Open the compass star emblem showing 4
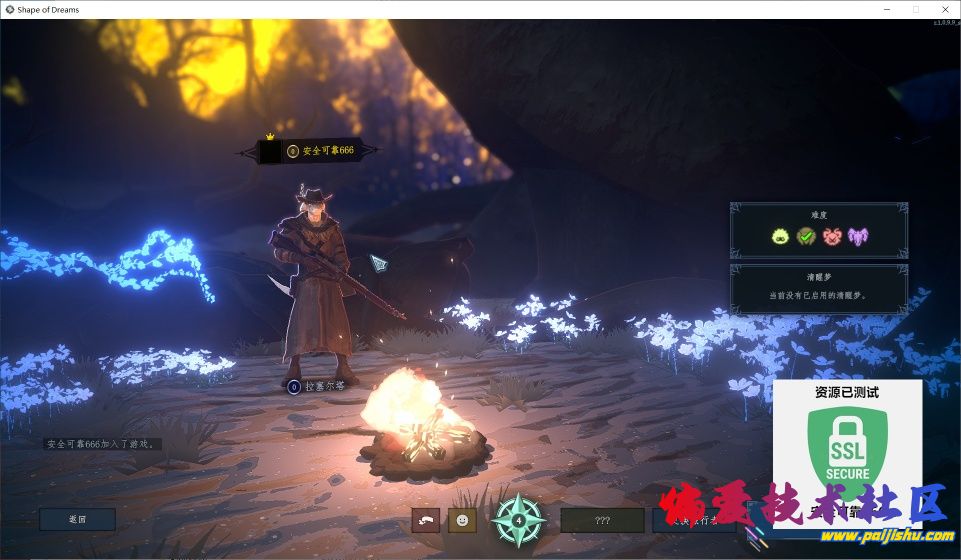 click(519, 520)
